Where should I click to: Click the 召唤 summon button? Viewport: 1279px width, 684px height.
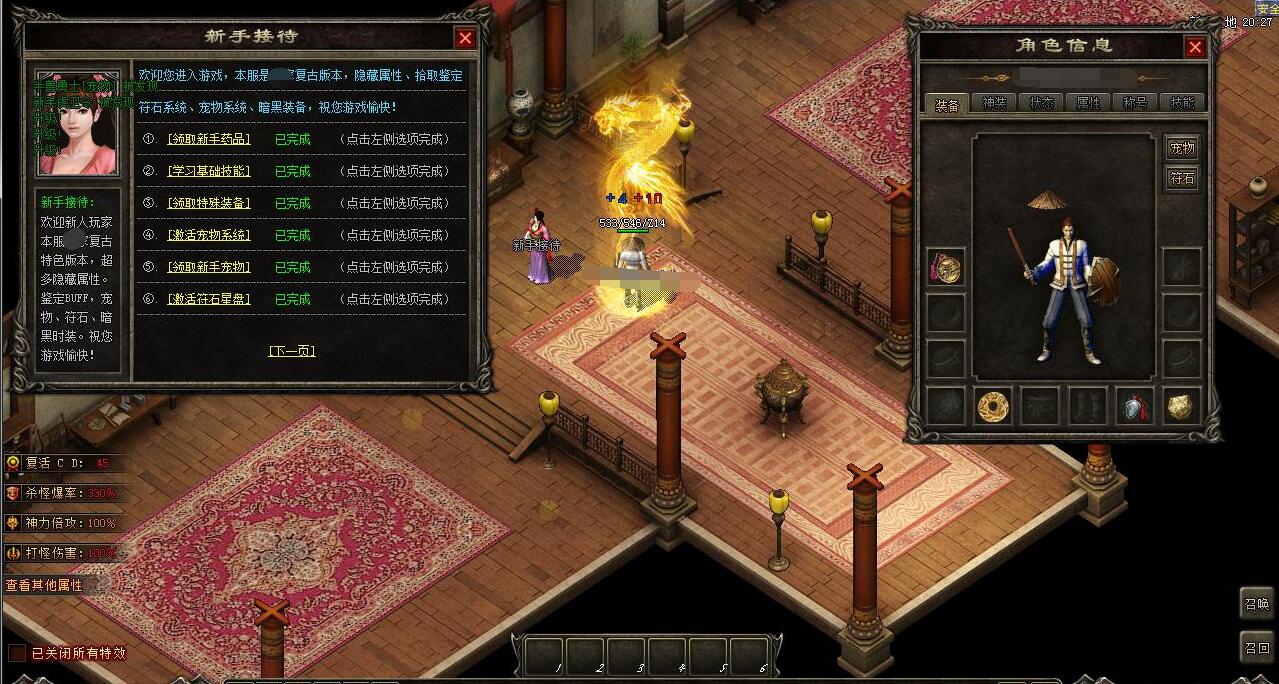point(1257,604)
